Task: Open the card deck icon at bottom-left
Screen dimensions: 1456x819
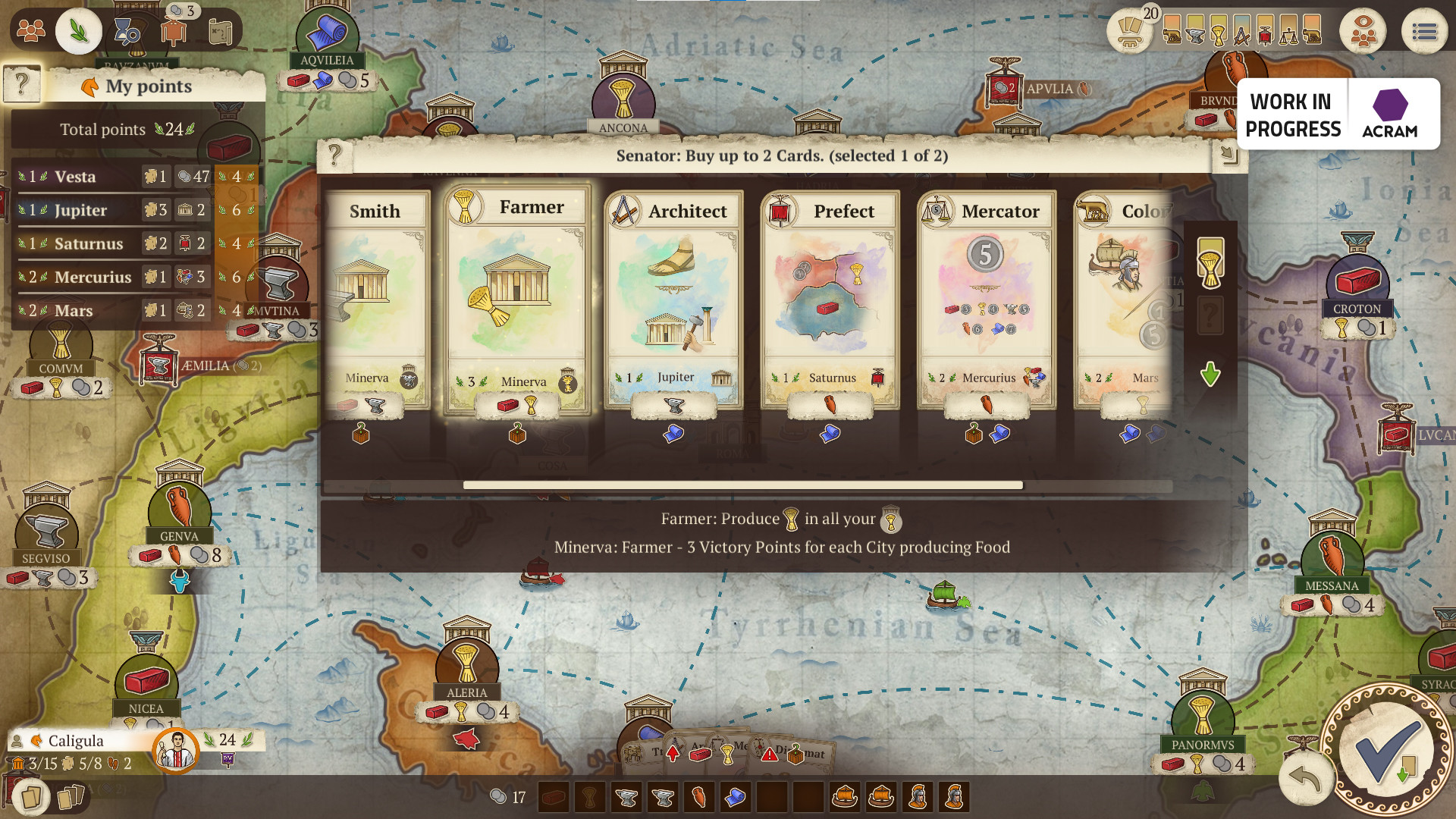Action: (x=31, y=797)
